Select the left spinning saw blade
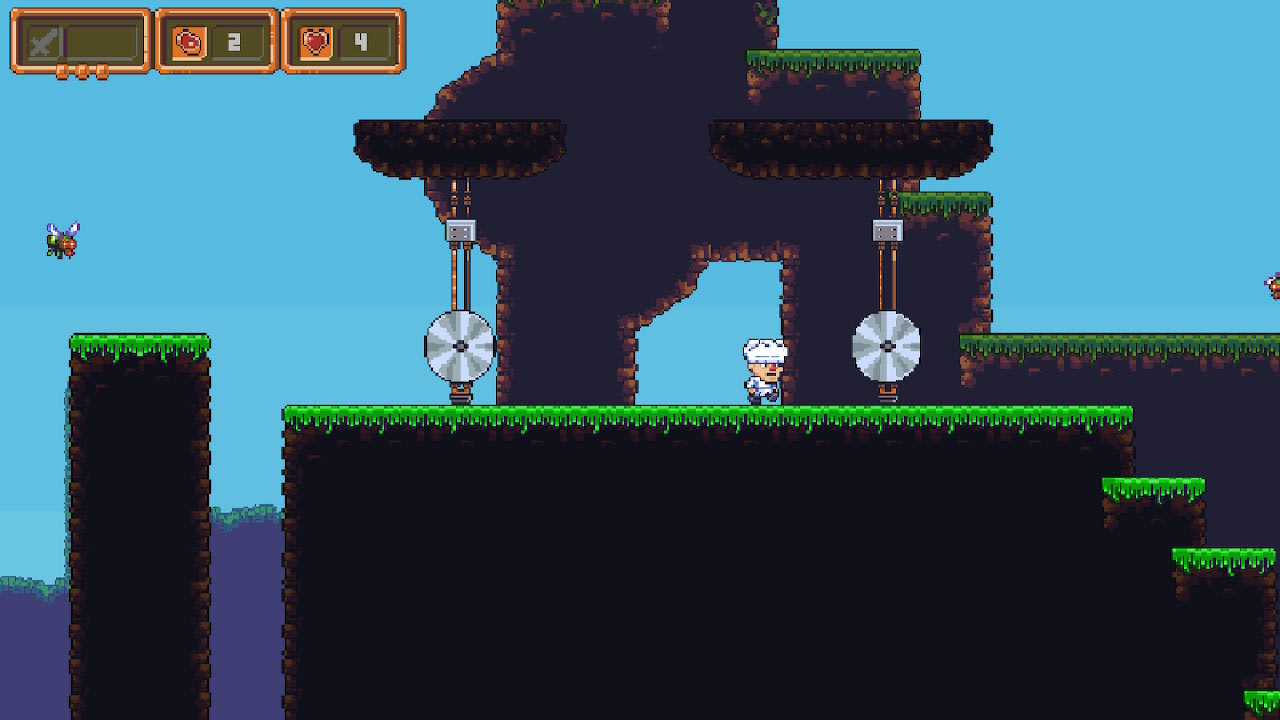1280x720 pixels. [x=459, y=347]
